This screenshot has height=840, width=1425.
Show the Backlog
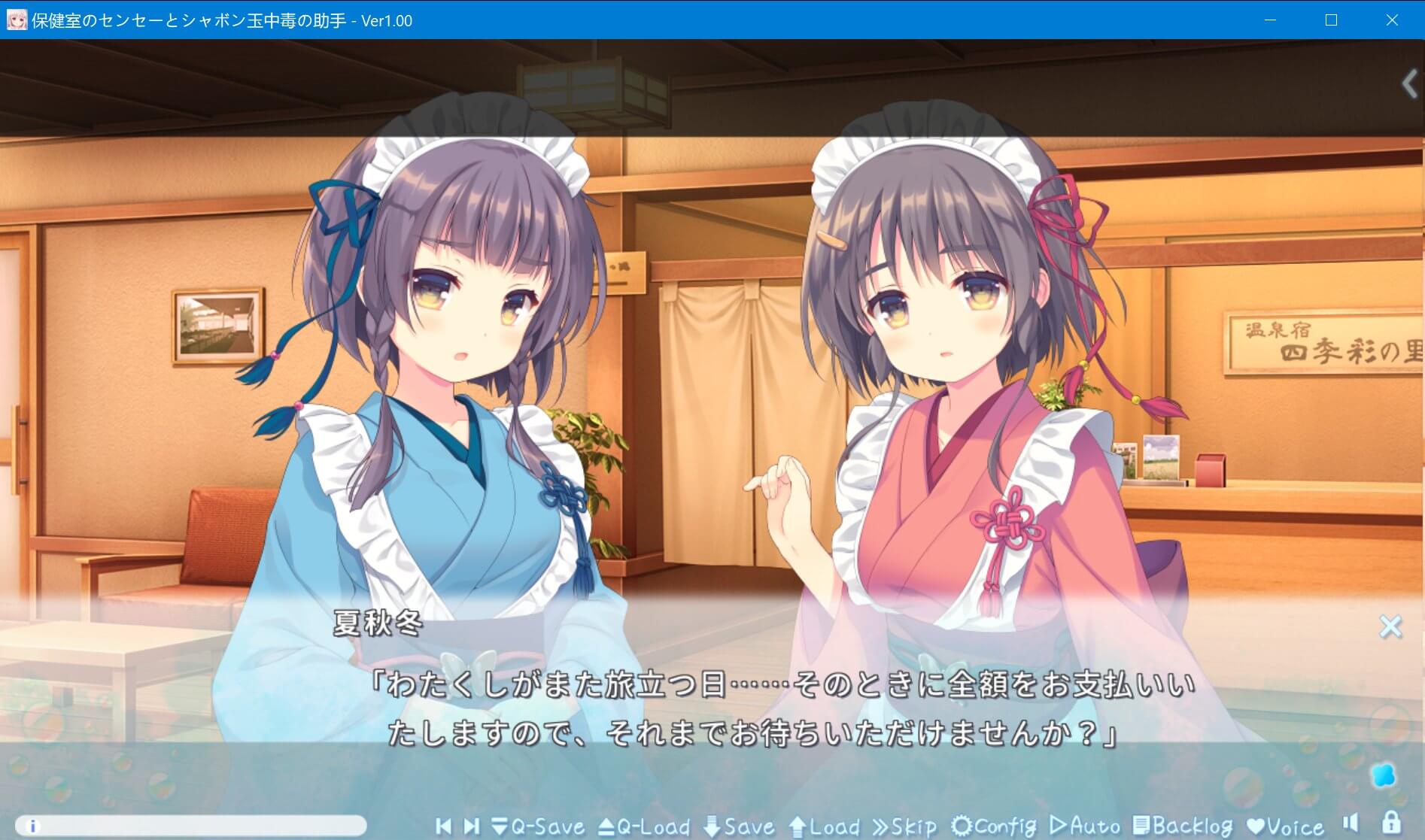click(1183, 826)
